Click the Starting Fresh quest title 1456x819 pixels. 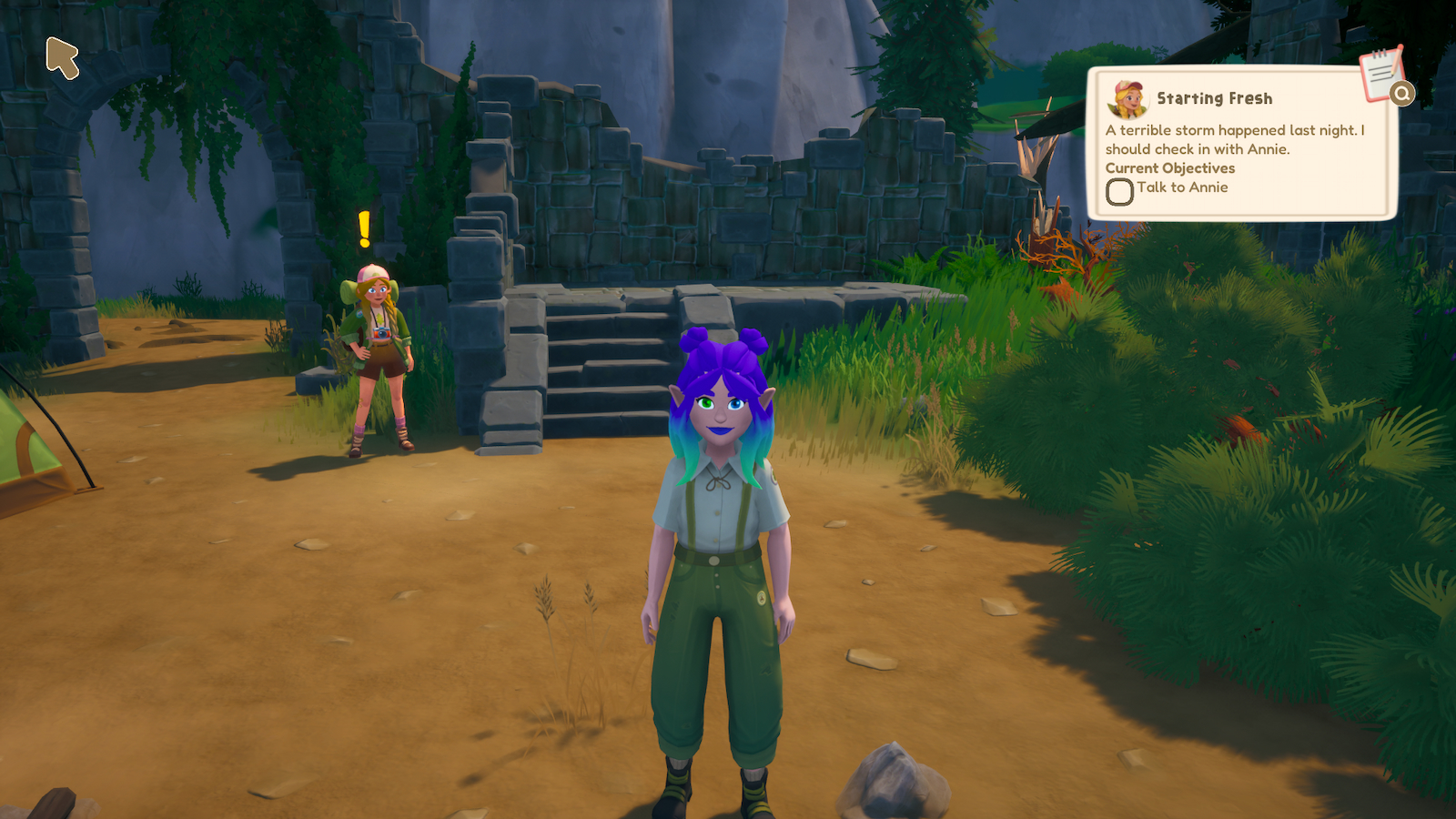pos(1217,97)
